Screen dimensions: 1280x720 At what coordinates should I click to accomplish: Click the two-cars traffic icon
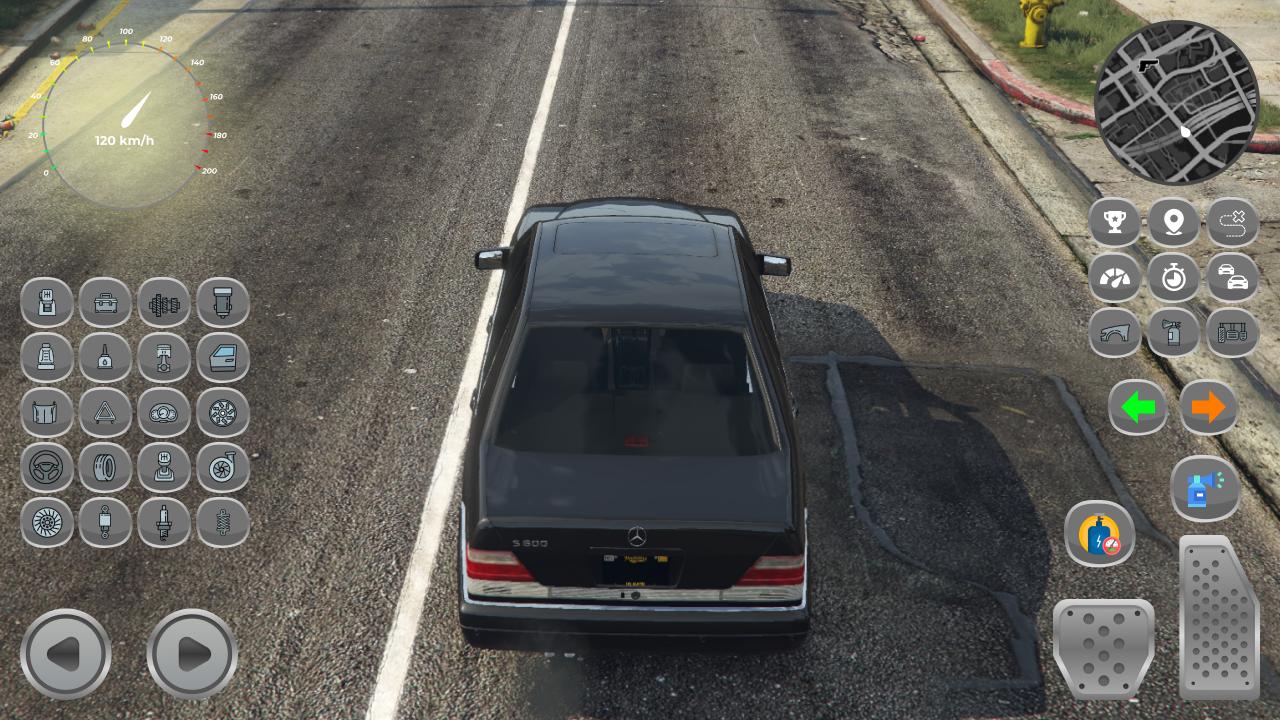pos(1233,277)
